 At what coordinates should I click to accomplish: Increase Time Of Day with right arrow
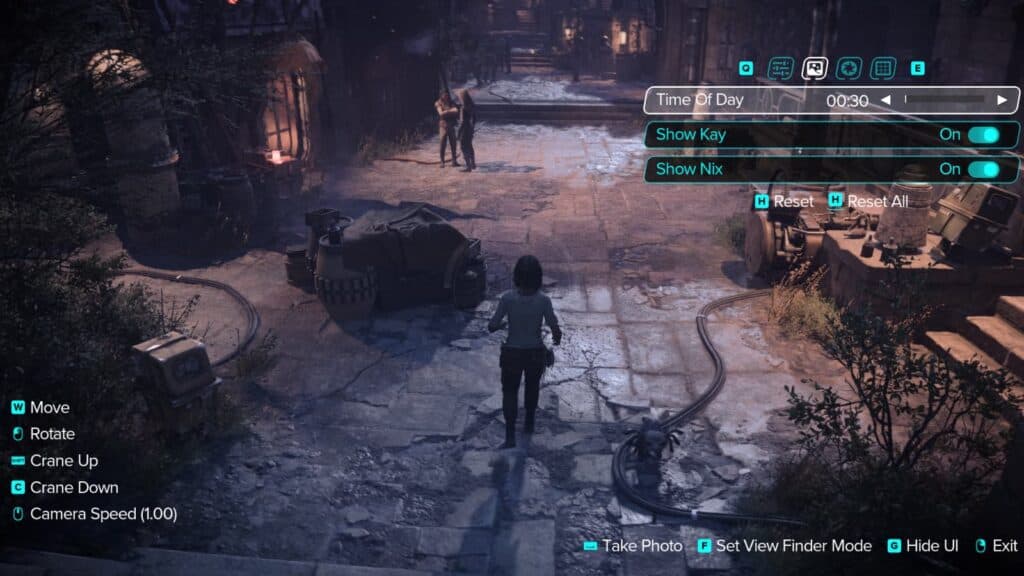[x=1002, y=100]
